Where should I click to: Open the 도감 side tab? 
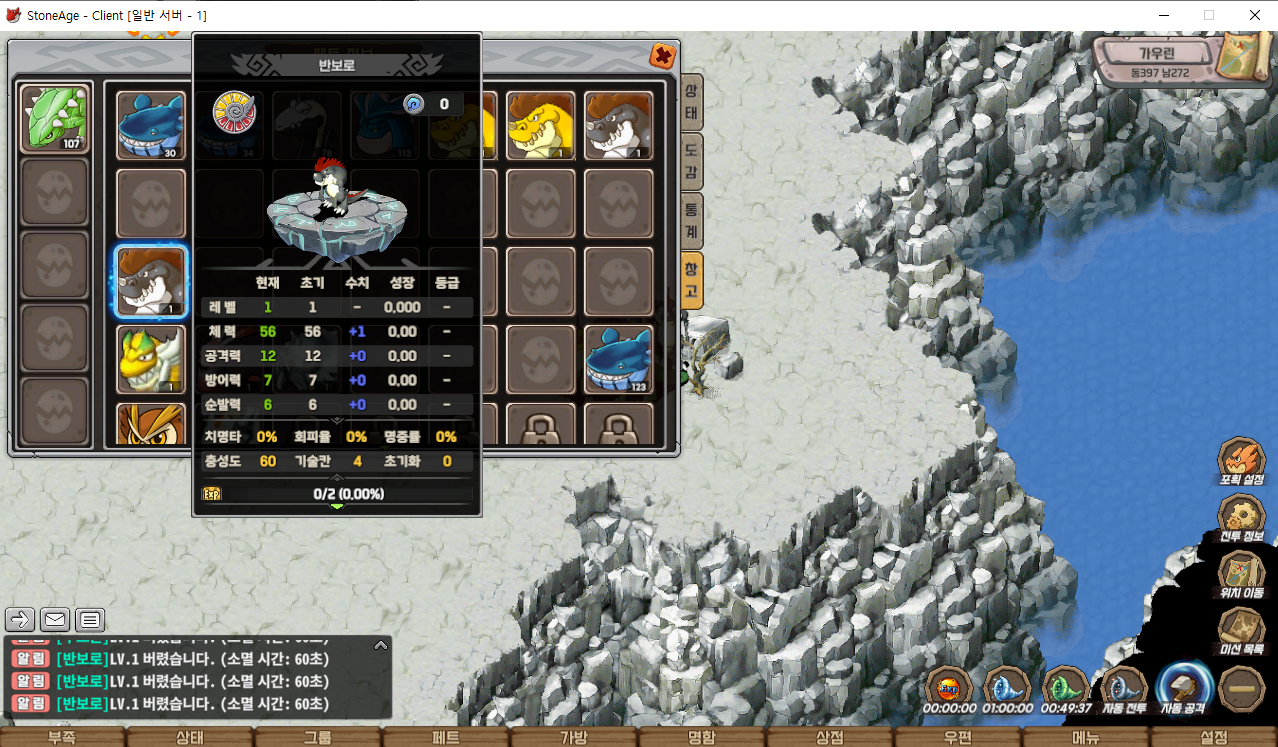[x=691, y=161]
